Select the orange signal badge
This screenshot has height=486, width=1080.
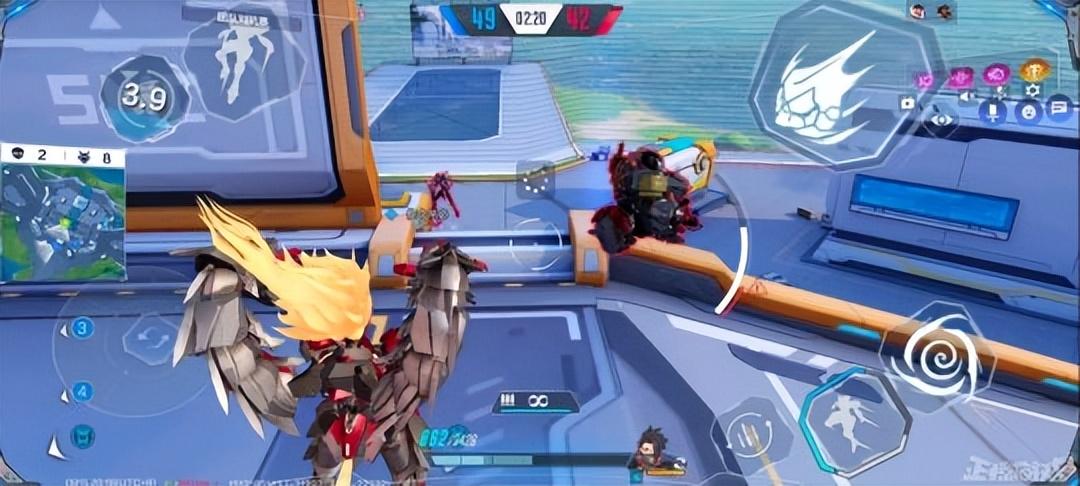[1034, 71]
